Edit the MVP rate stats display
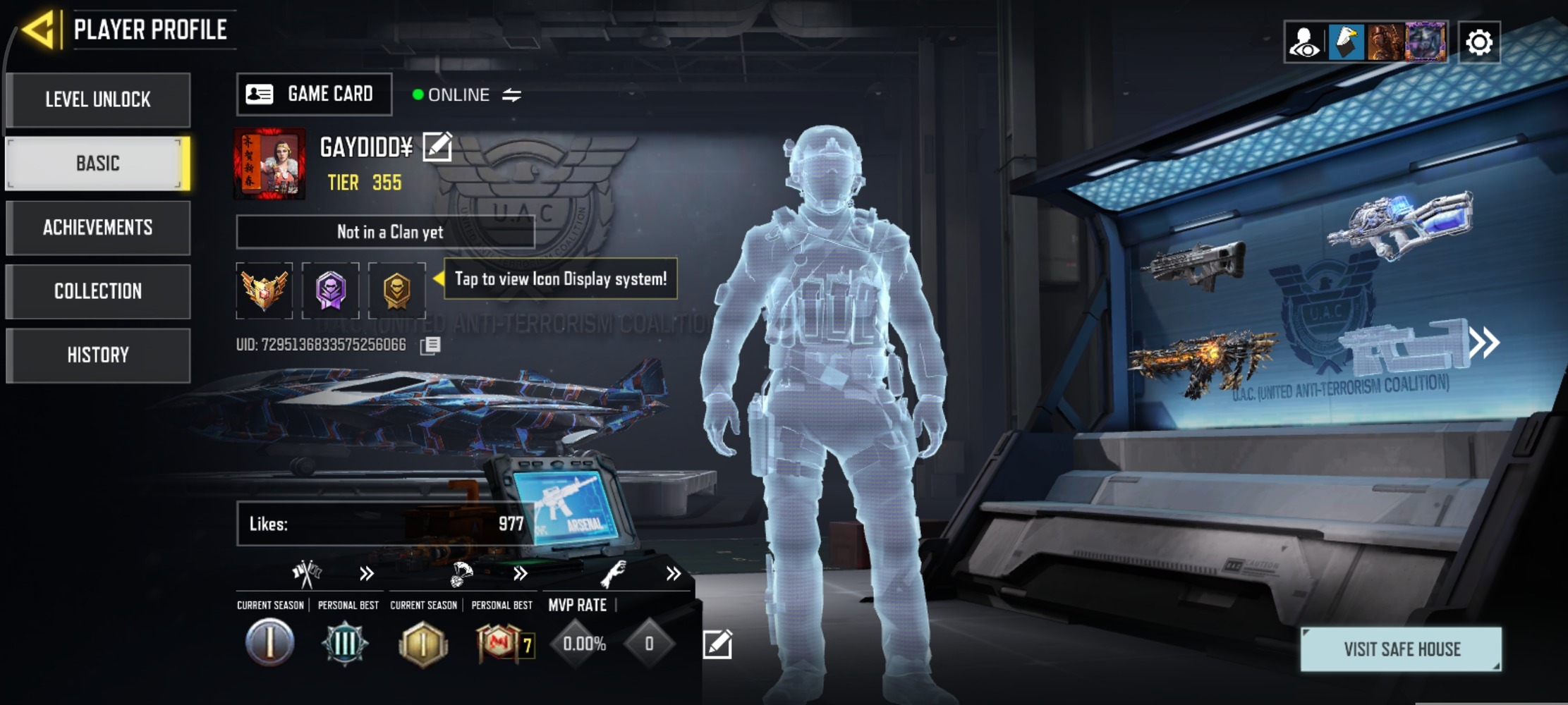The height and width of the screenshot is (705, 1568). point(717,644)
